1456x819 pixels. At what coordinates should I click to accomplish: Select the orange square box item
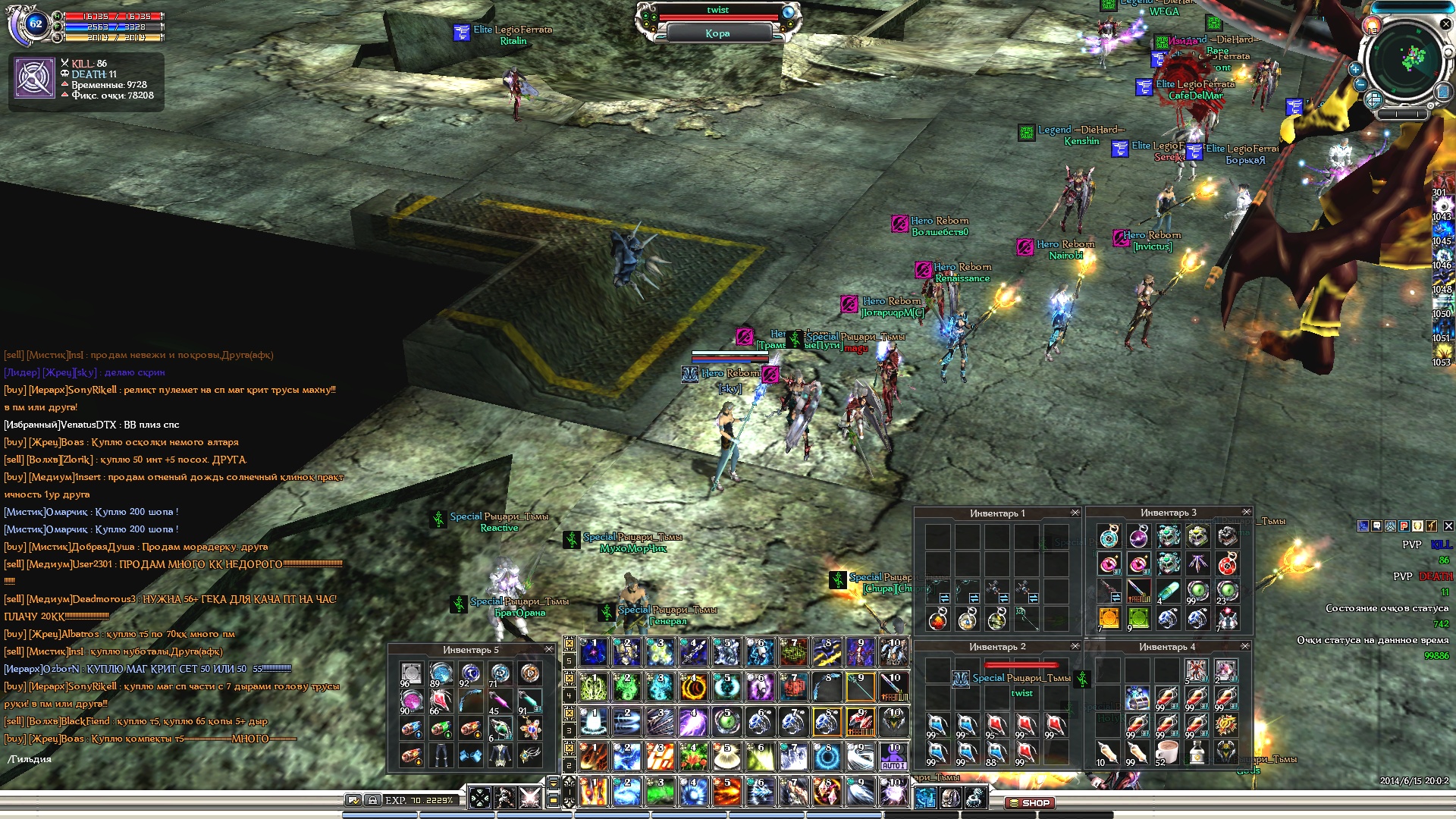tap(1109, 619)
